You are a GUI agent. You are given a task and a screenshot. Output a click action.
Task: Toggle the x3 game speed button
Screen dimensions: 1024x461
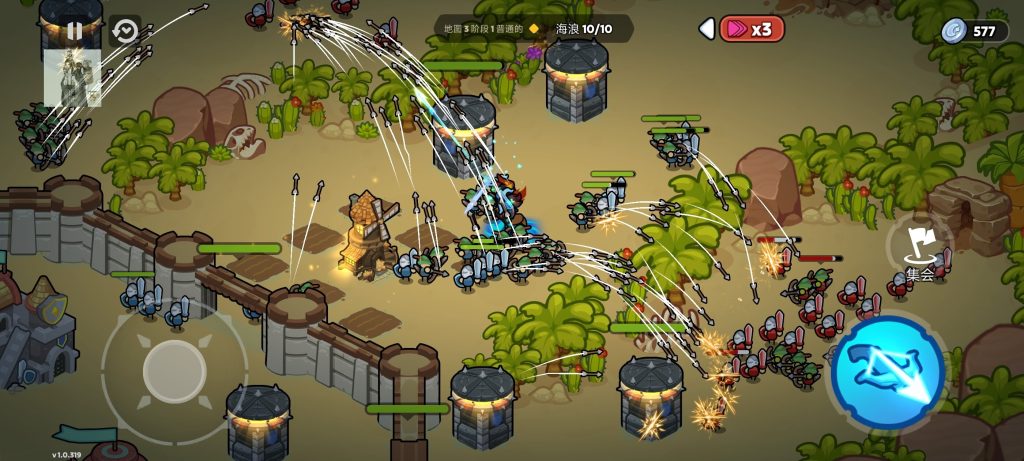click(x=752, y=29)
